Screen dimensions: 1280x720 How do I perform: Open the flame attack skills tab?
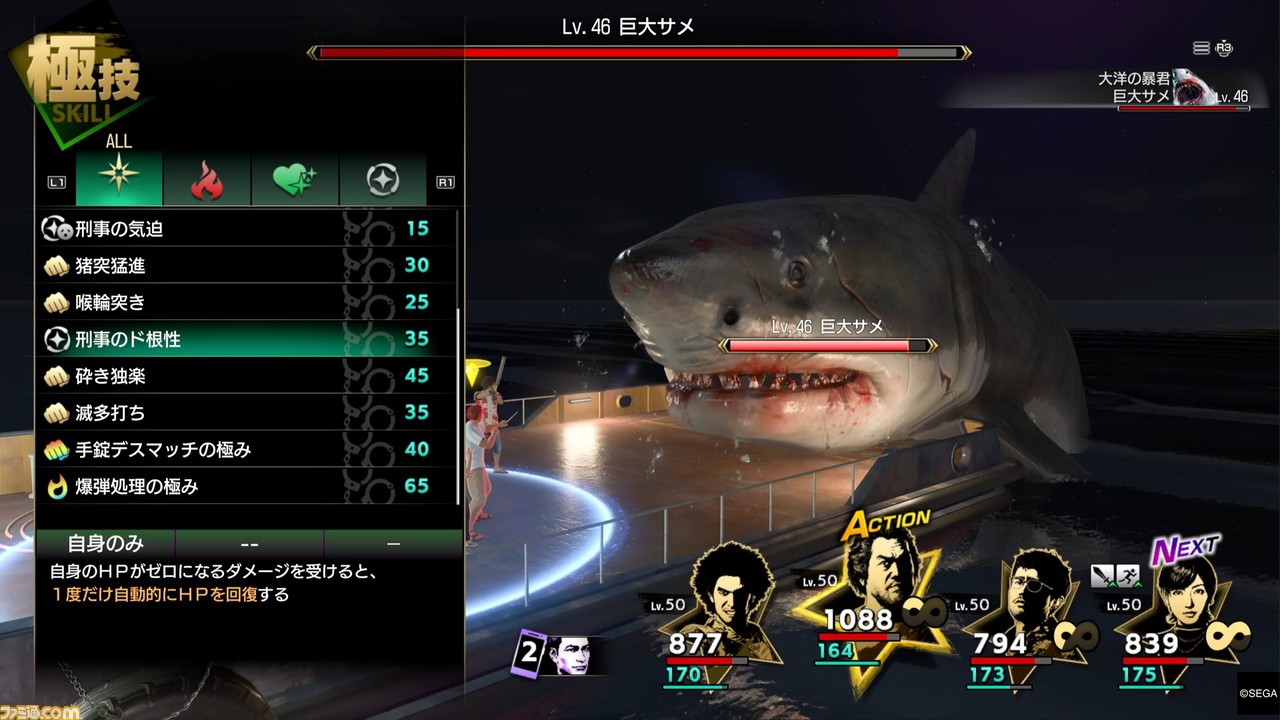(207, 180)
